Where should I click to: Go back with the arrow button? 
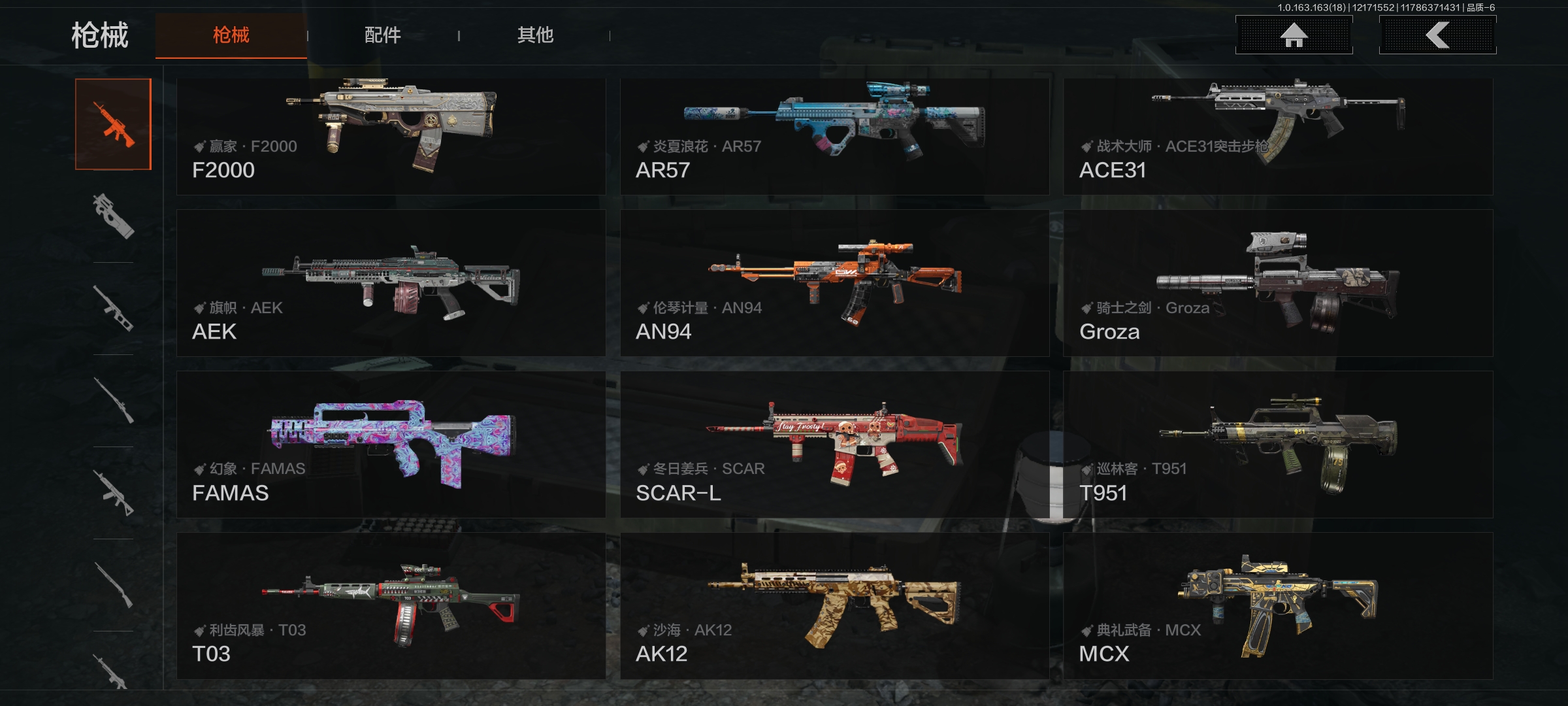coord(1437,35)
